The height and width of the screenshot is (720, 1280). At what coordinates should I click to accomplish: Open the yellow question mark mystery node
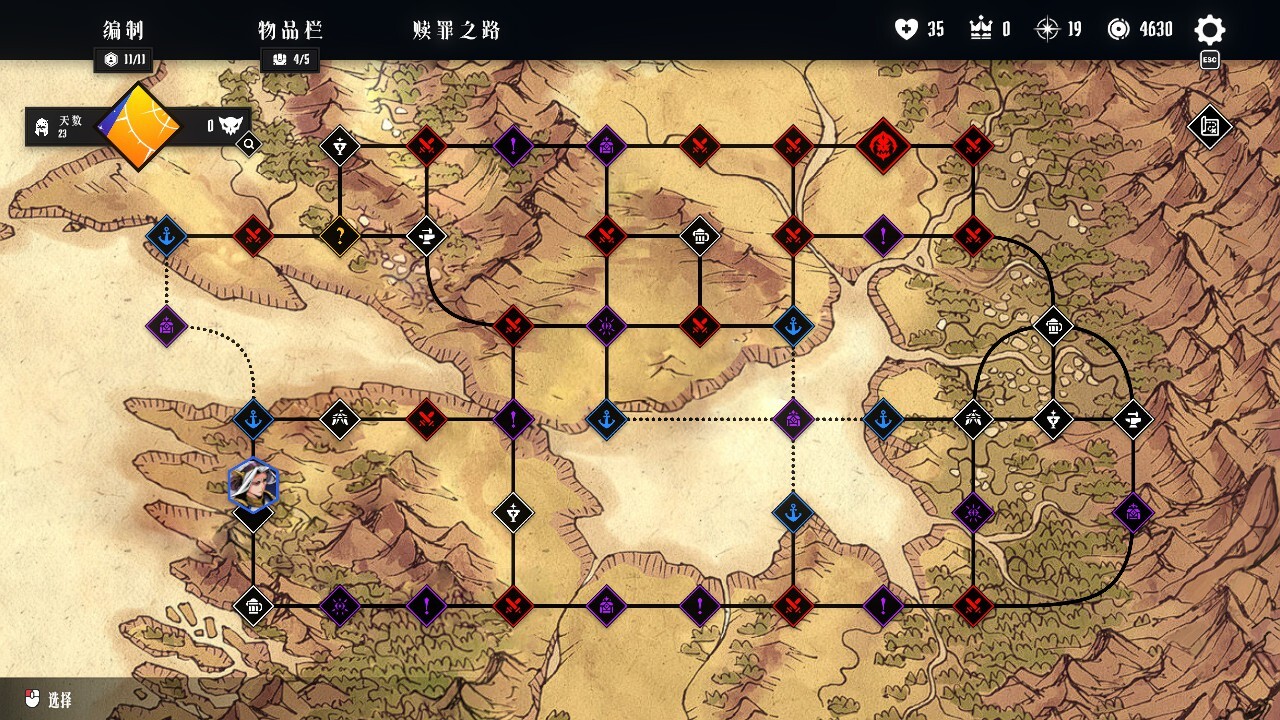click(x=340, y=236)
